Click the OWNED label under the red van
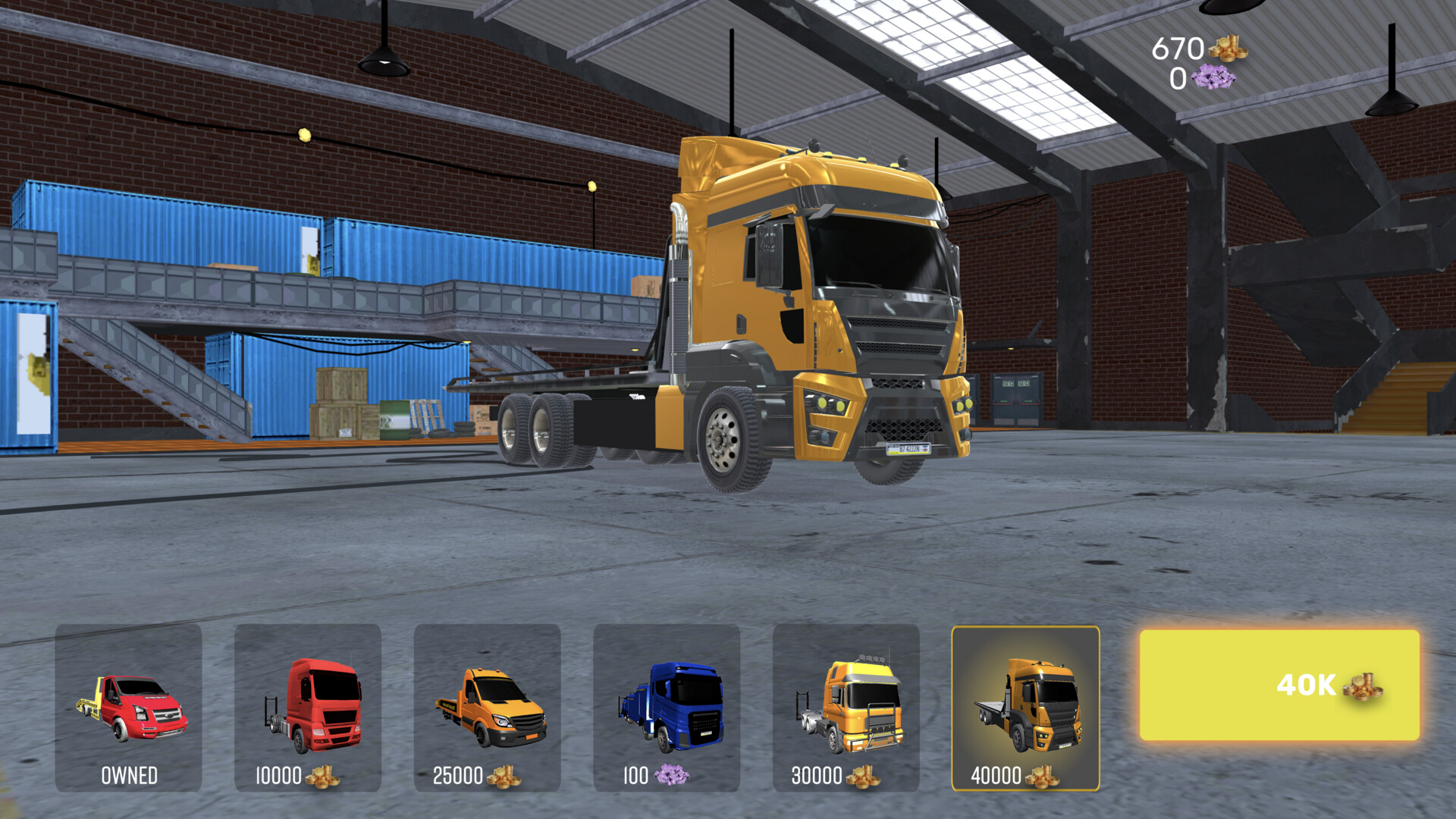Screen dimensions: 1456x819 [129, 776]
